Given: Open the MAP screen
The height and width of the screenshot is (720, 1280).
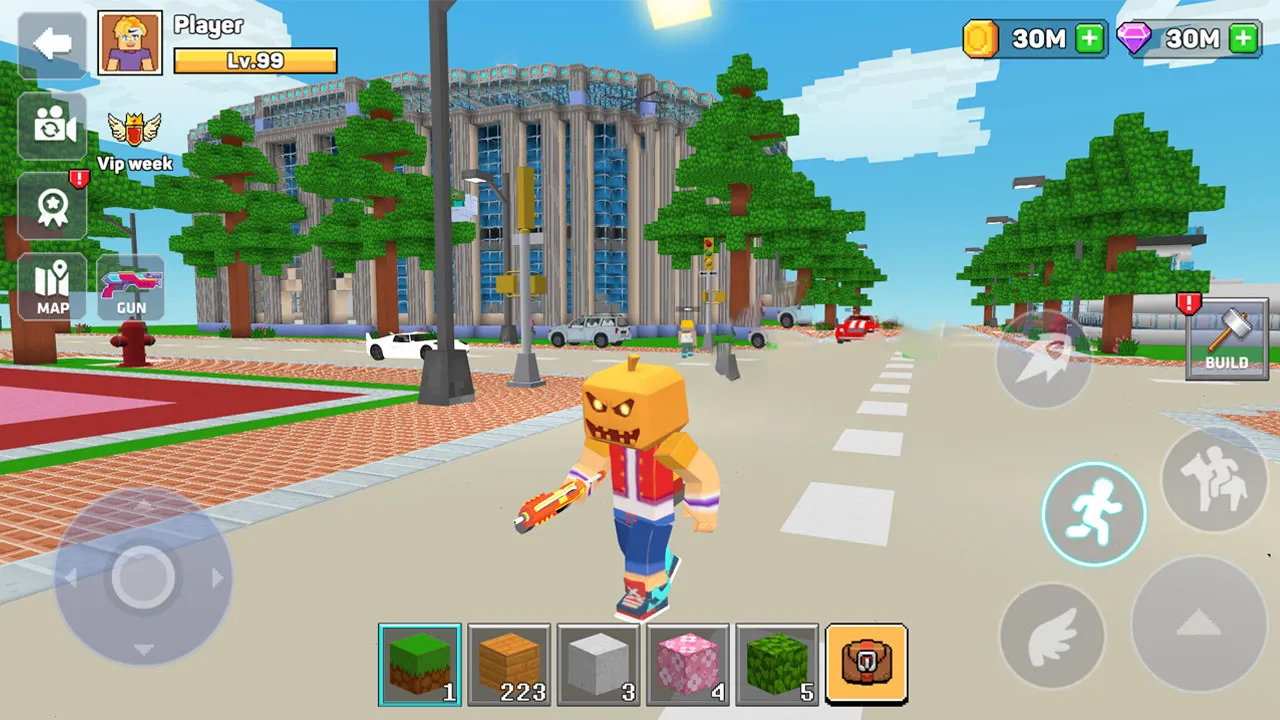Looking at the screenshot, I should (x=51, y=286).
